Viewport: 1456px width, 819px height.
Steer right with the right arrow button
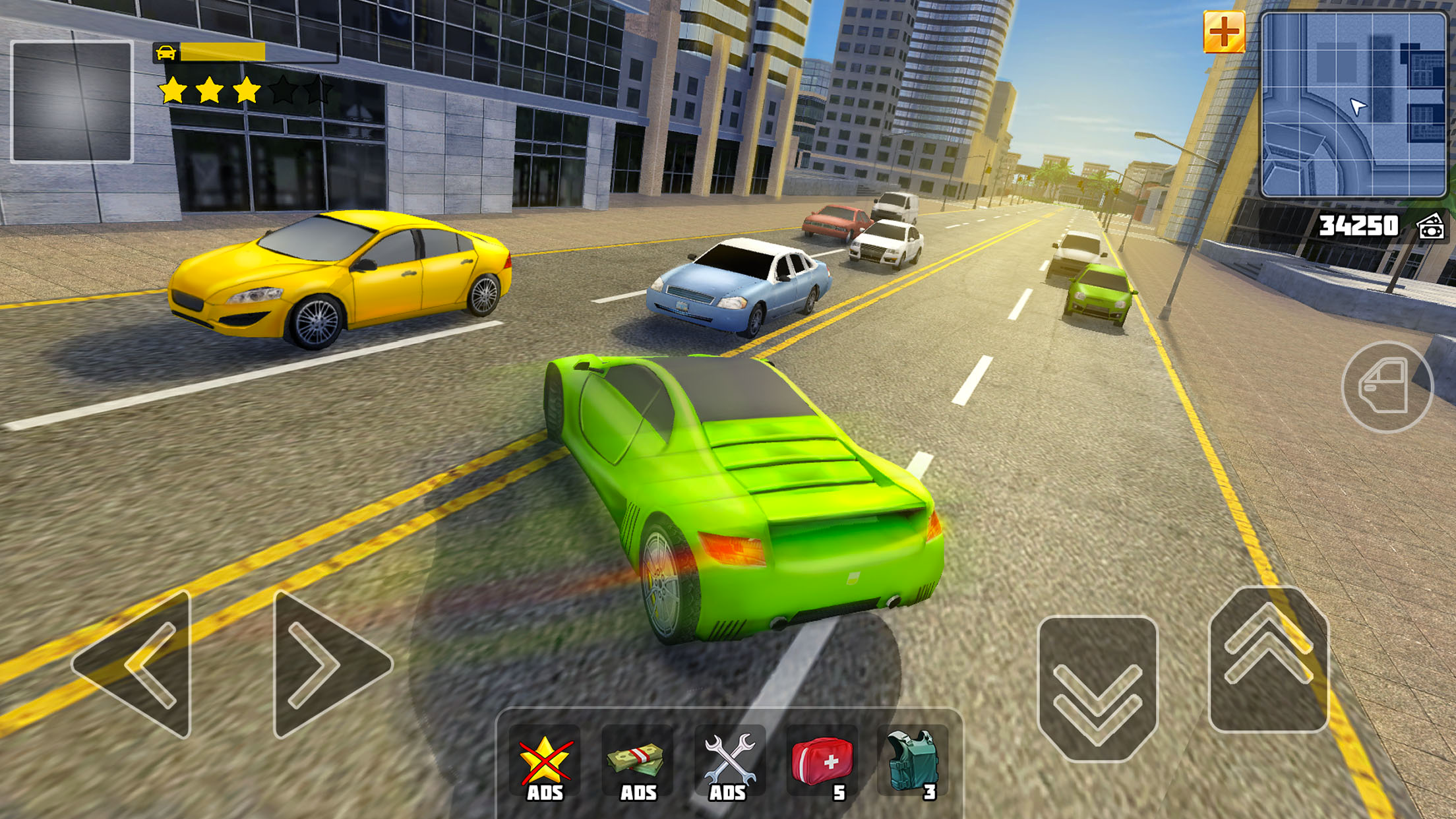click(330, 665)
